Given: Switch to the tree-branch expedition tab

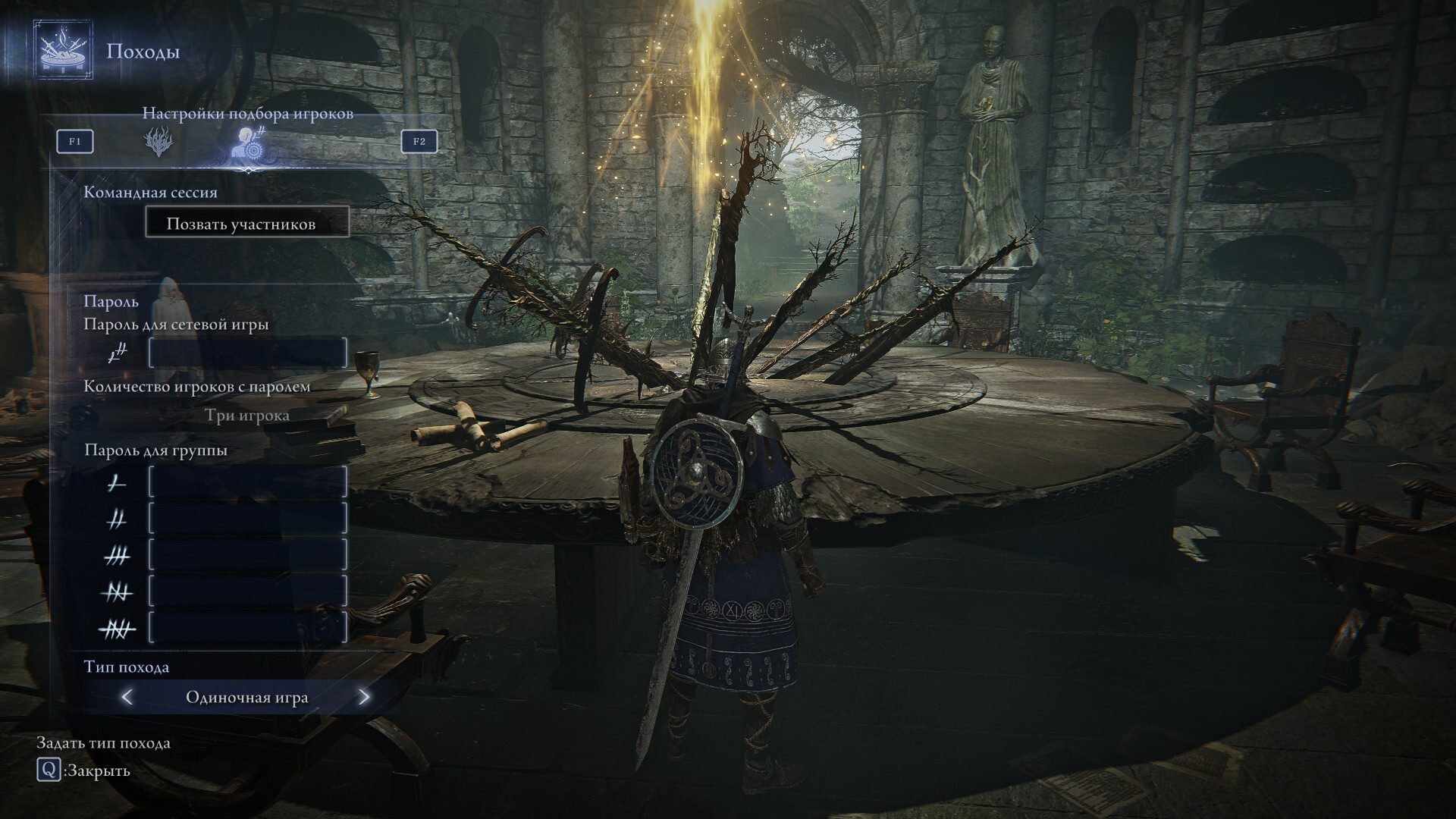Looking at the screenshot, I should pos(159,142).
